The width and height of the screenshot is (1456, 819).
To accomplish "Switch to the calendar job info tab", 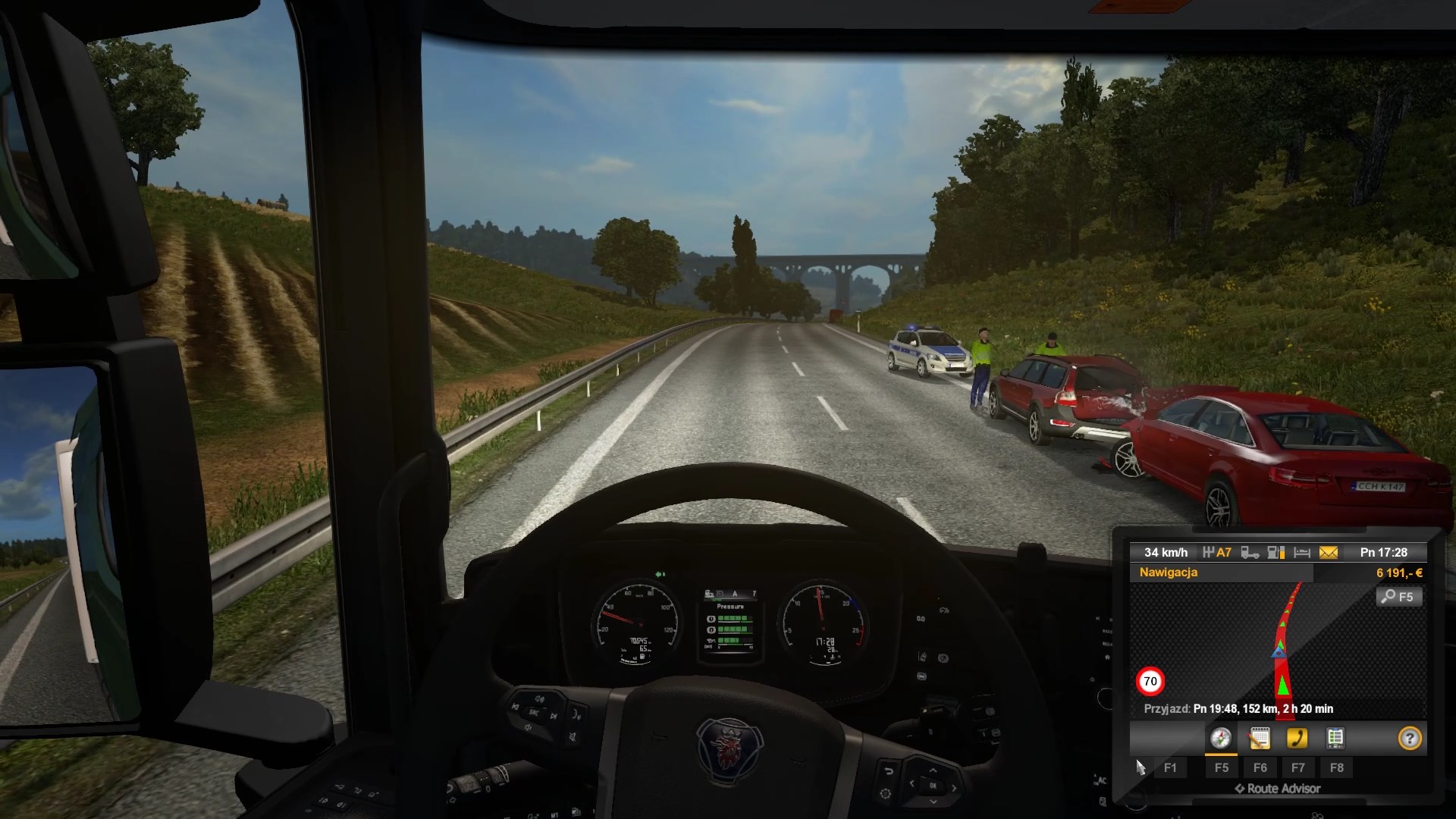I will coord(1259,739).
